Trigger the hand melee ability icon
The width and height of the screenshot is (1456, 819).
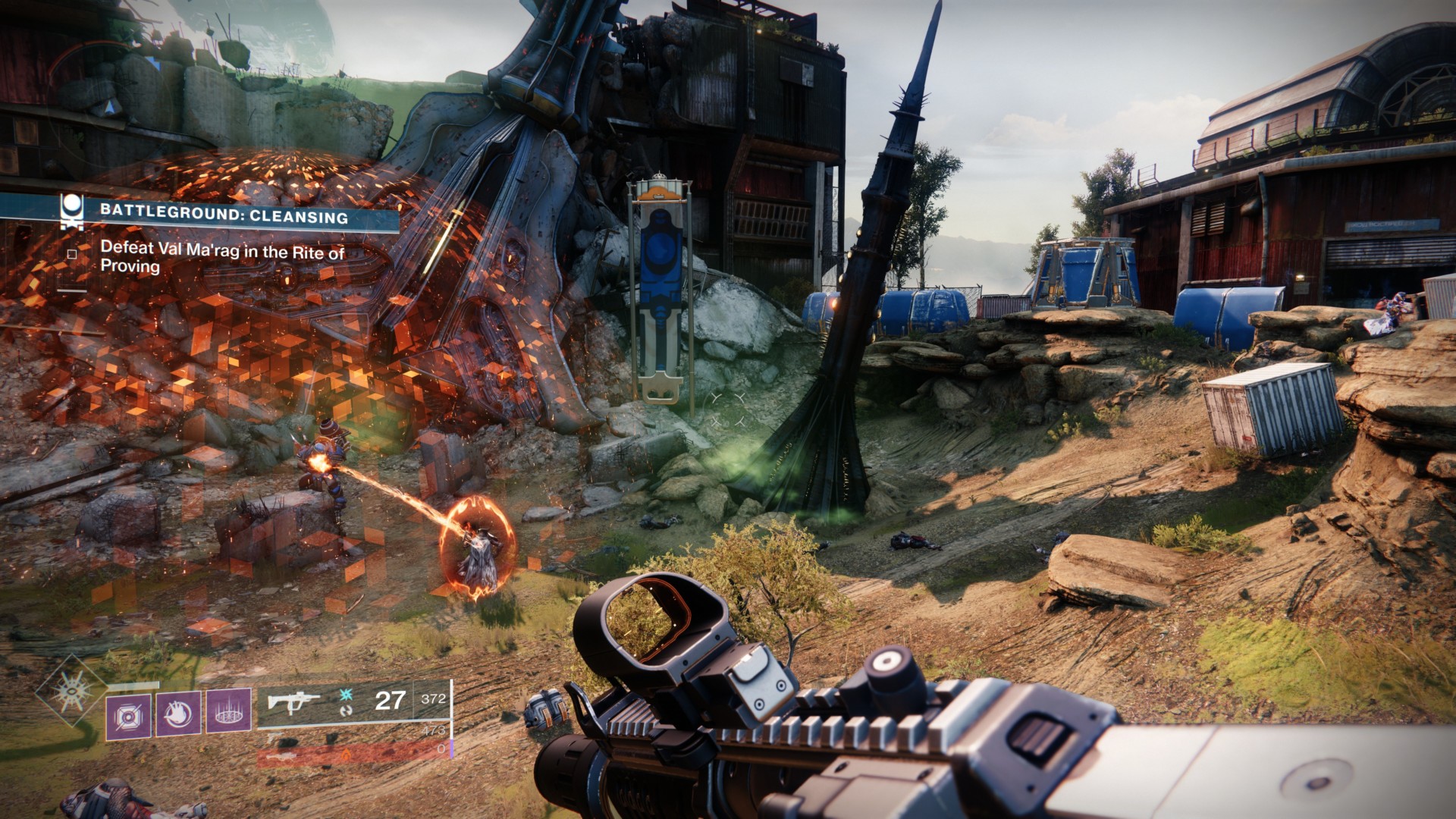pyautogui.click(x=178, y=714)
